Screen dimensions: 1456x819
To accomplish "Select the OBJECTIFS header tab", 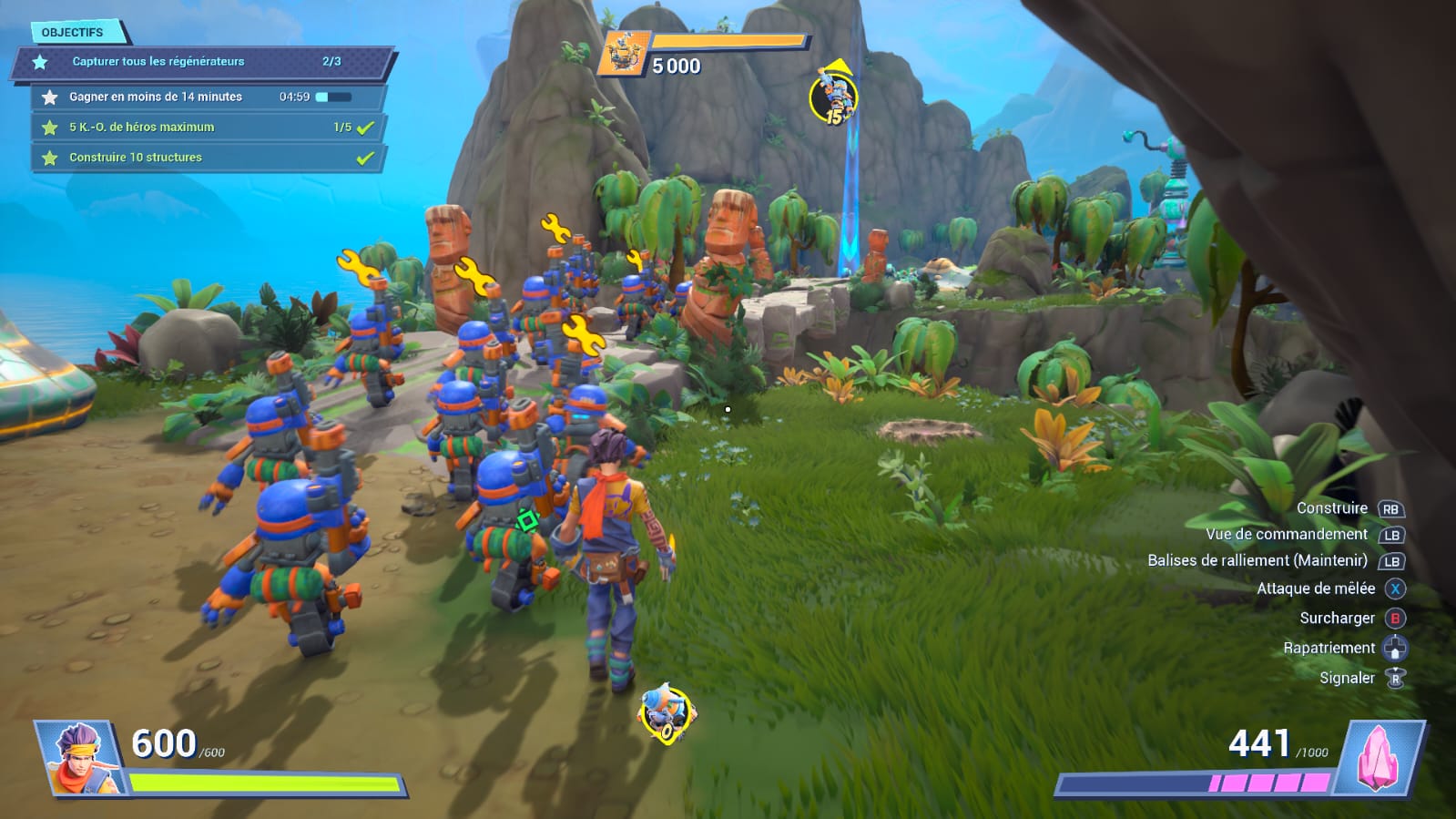I will (73, 32).
